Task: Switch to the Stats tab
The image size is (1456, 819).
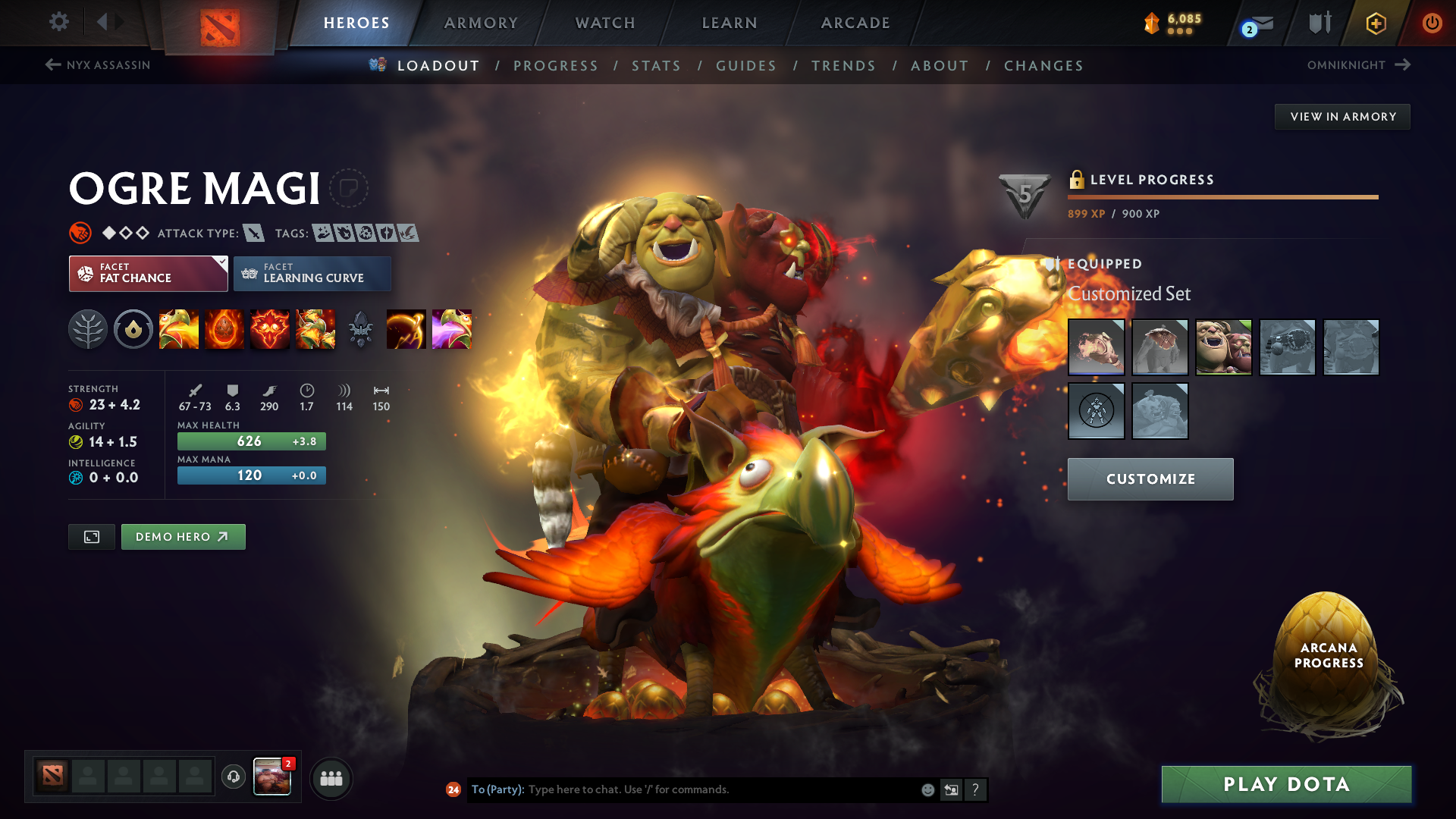Action: [x=656, y=66]
